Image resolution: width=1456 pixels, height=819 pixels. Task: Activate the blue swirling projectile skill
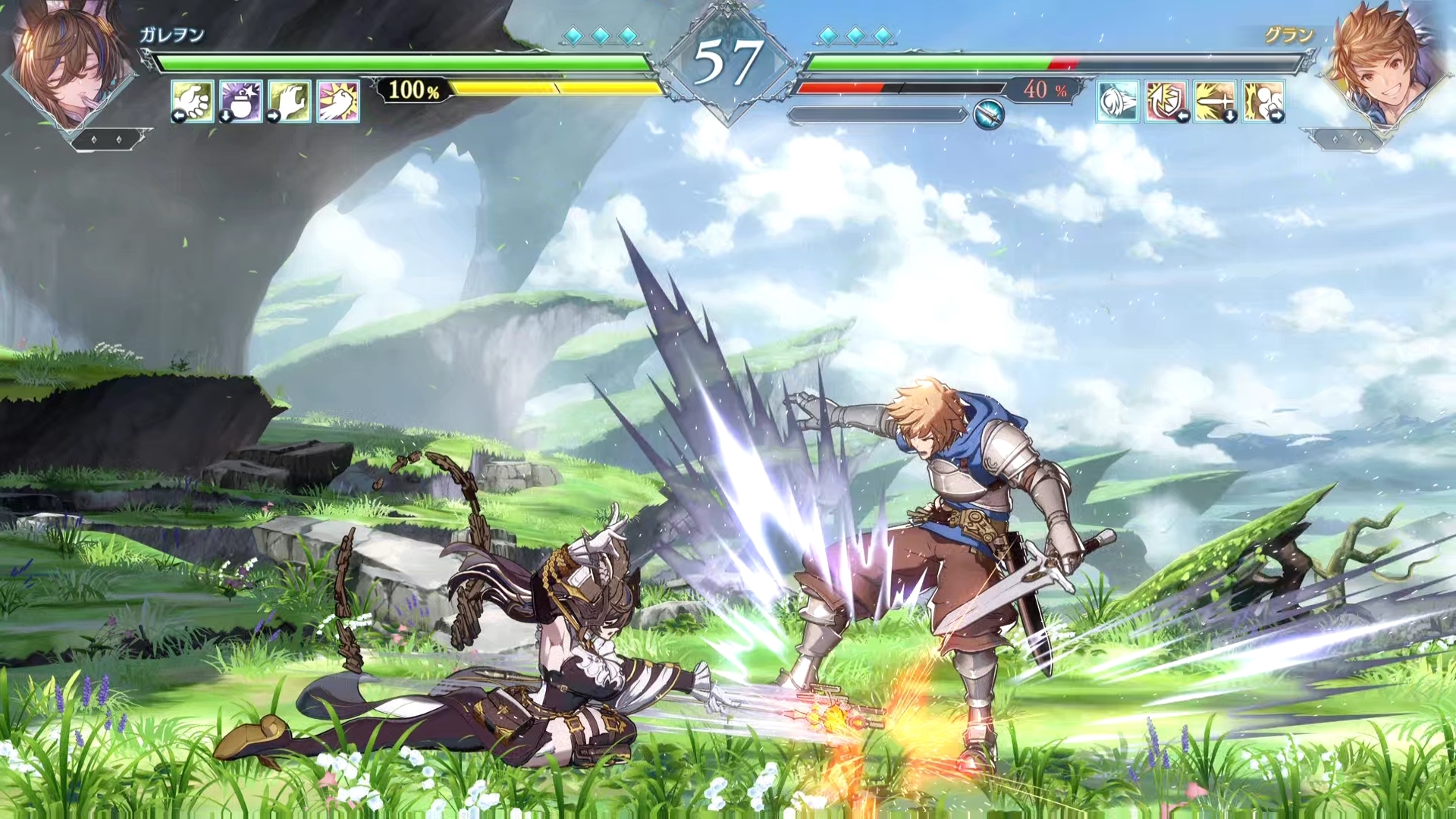[1118, 101]
